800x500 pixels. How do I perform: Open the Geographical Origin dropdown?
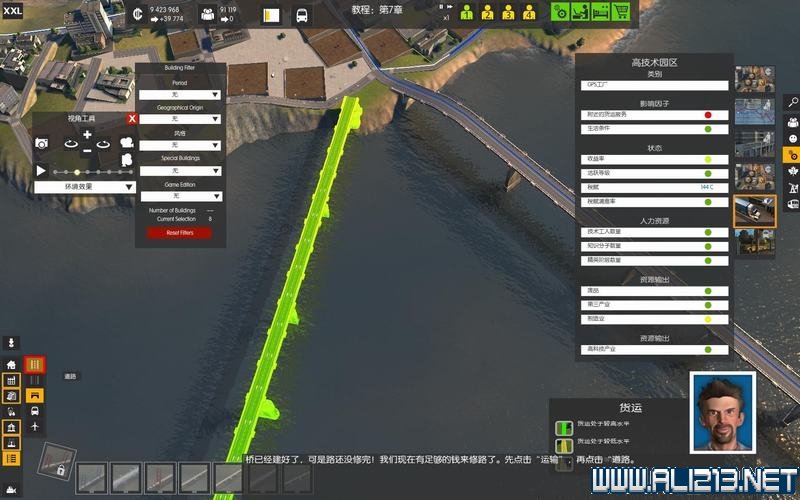(x=180, y=119)
